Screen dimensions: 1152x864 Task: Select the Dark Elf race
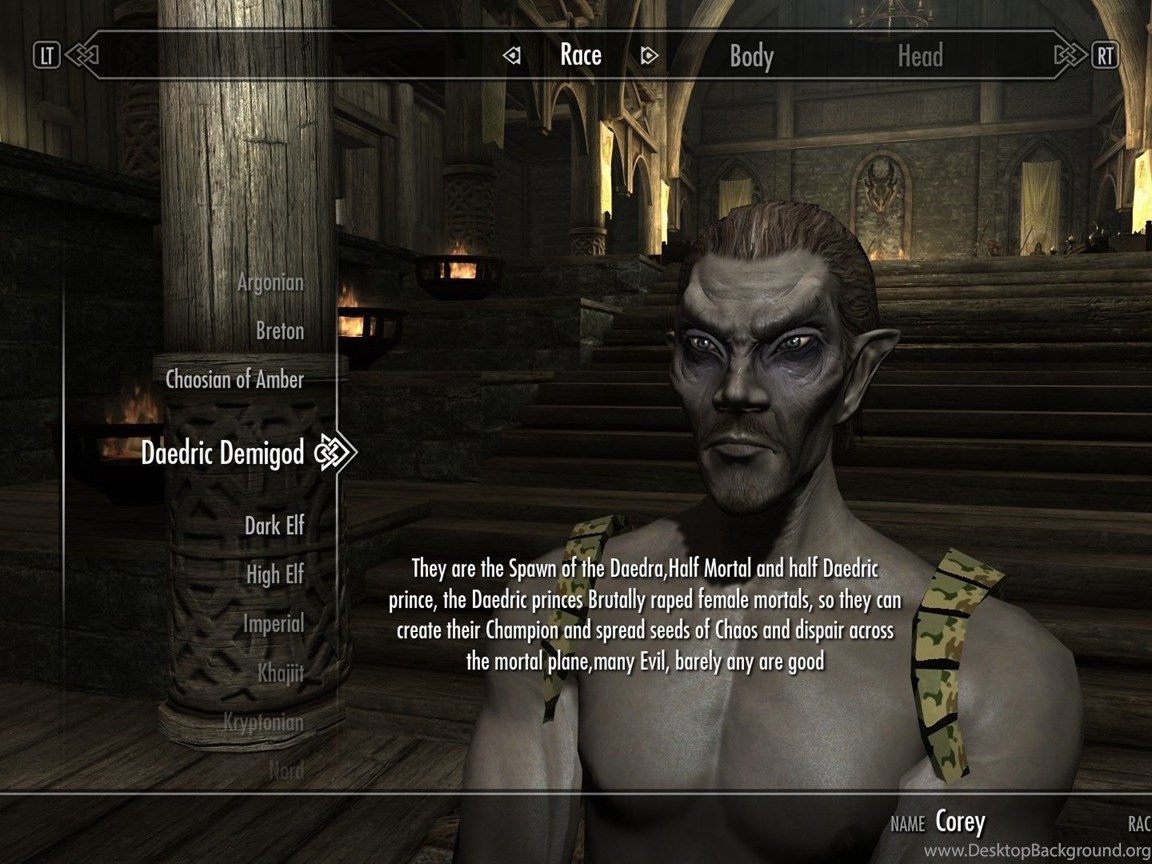[274, 525]
